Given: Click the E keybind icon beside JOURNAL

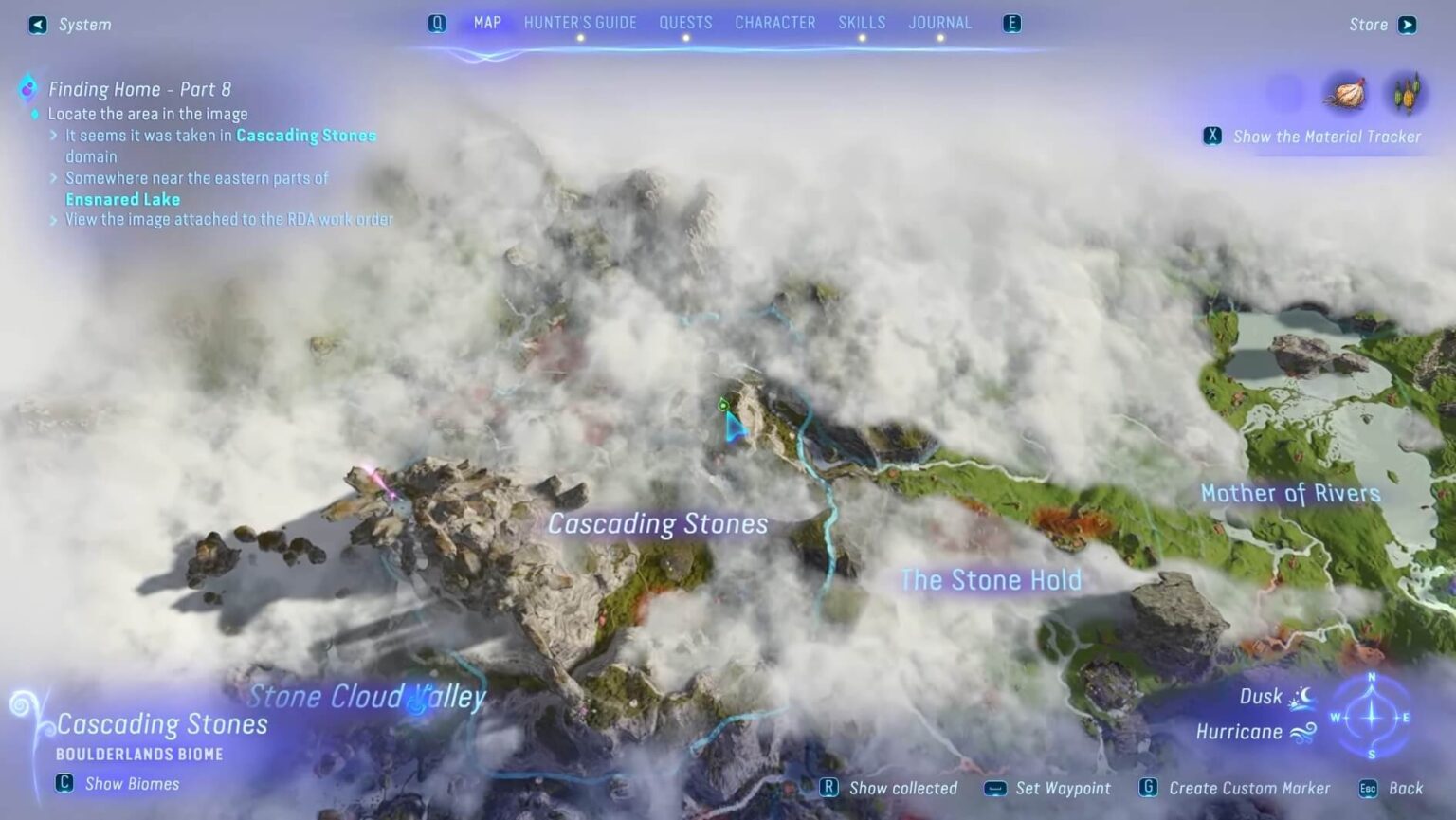Looking at the screenshot, I should [x=1011, y=23].
